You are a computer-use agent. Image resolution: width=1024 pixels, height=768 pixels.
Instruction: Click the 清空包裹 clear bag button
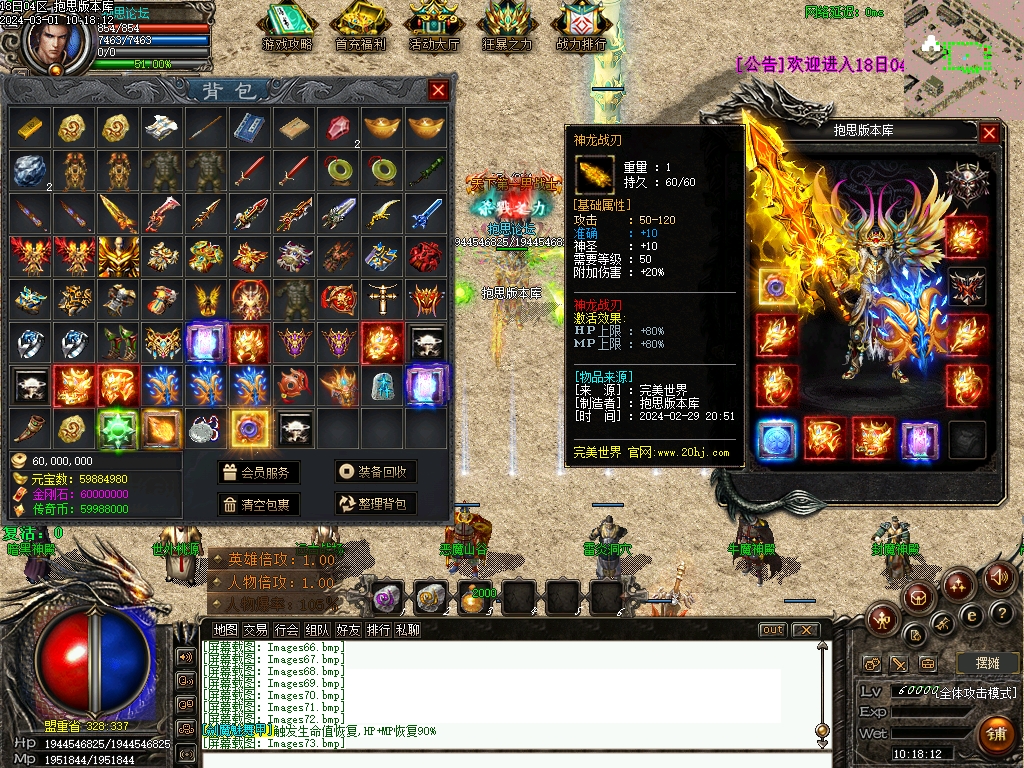(259, 504)
